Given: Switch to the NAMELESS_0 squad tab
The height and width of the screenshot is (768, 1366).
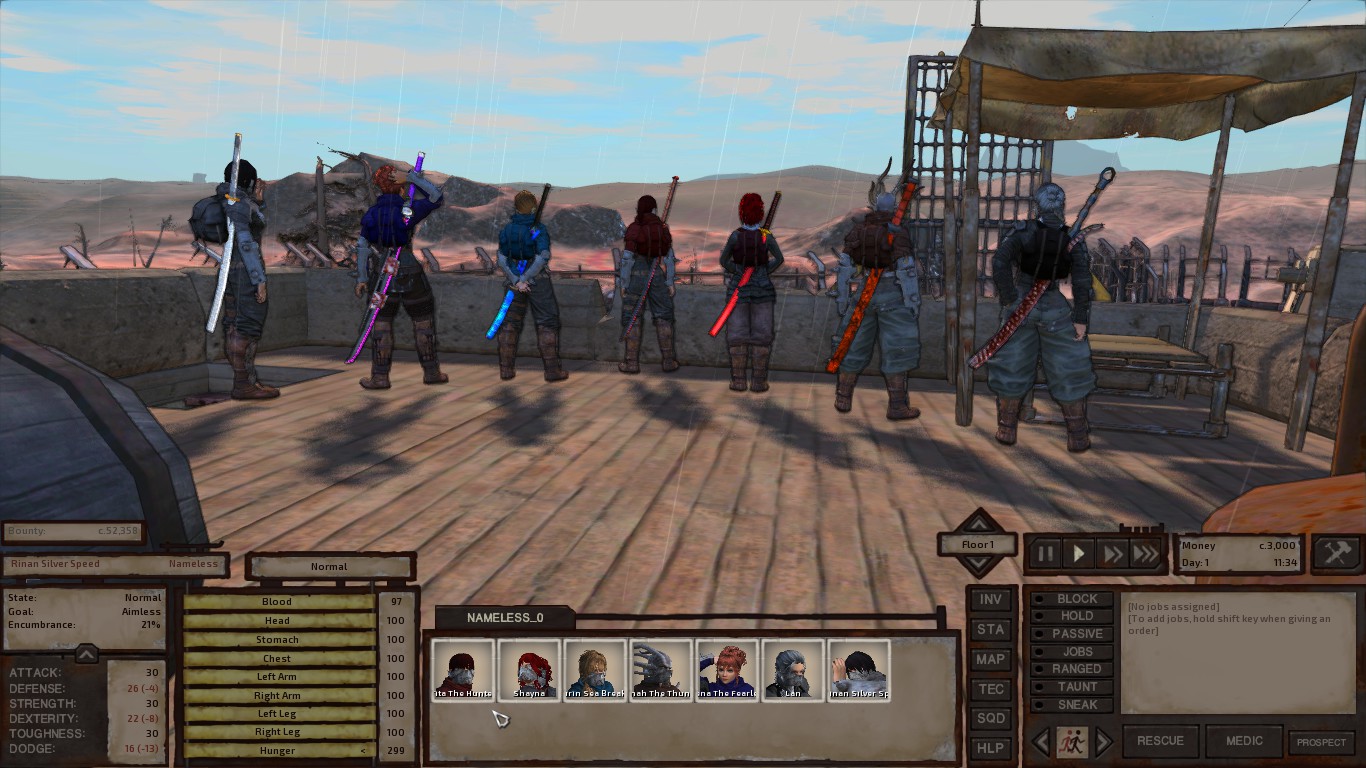Looking at the screenshot, I should (x=505, y=618).
